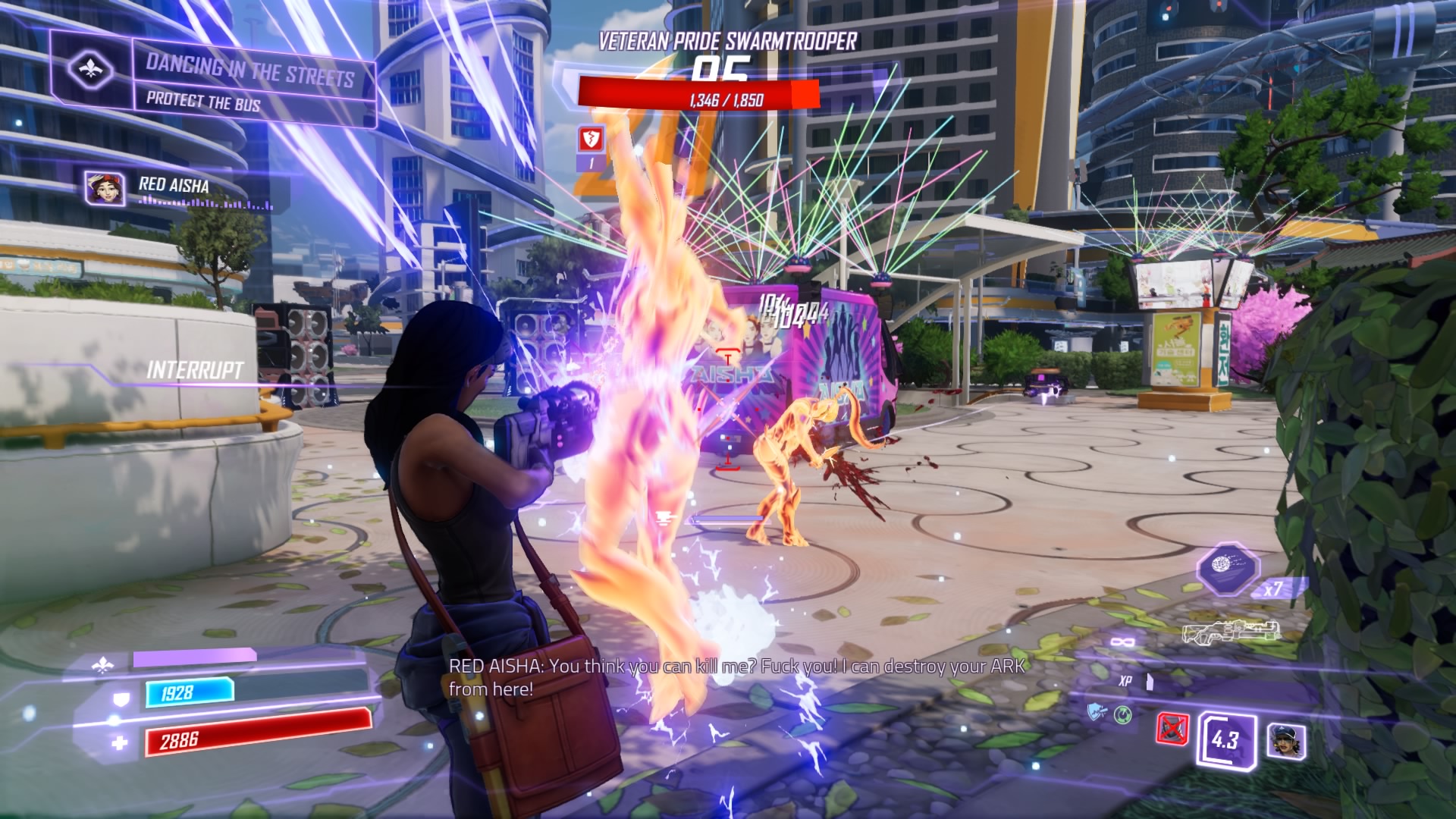Screen dimensions: 1456x819
Task: Switch to the agent wearing the cap
Action: [x=1286, y=740]
